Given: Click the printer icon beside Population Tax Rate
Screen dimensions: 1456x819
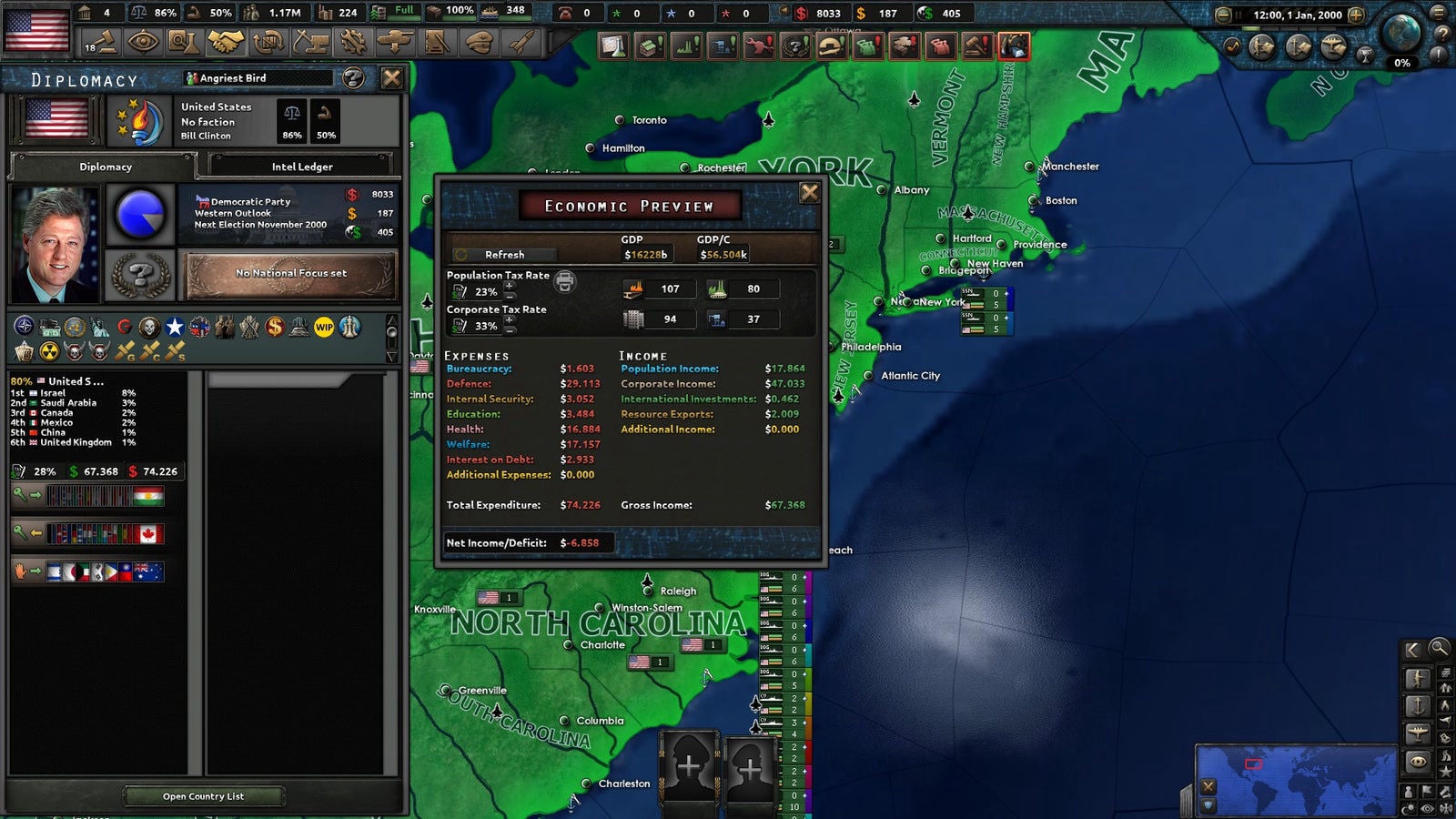Looking at the screenshot, I should (563, 281).
